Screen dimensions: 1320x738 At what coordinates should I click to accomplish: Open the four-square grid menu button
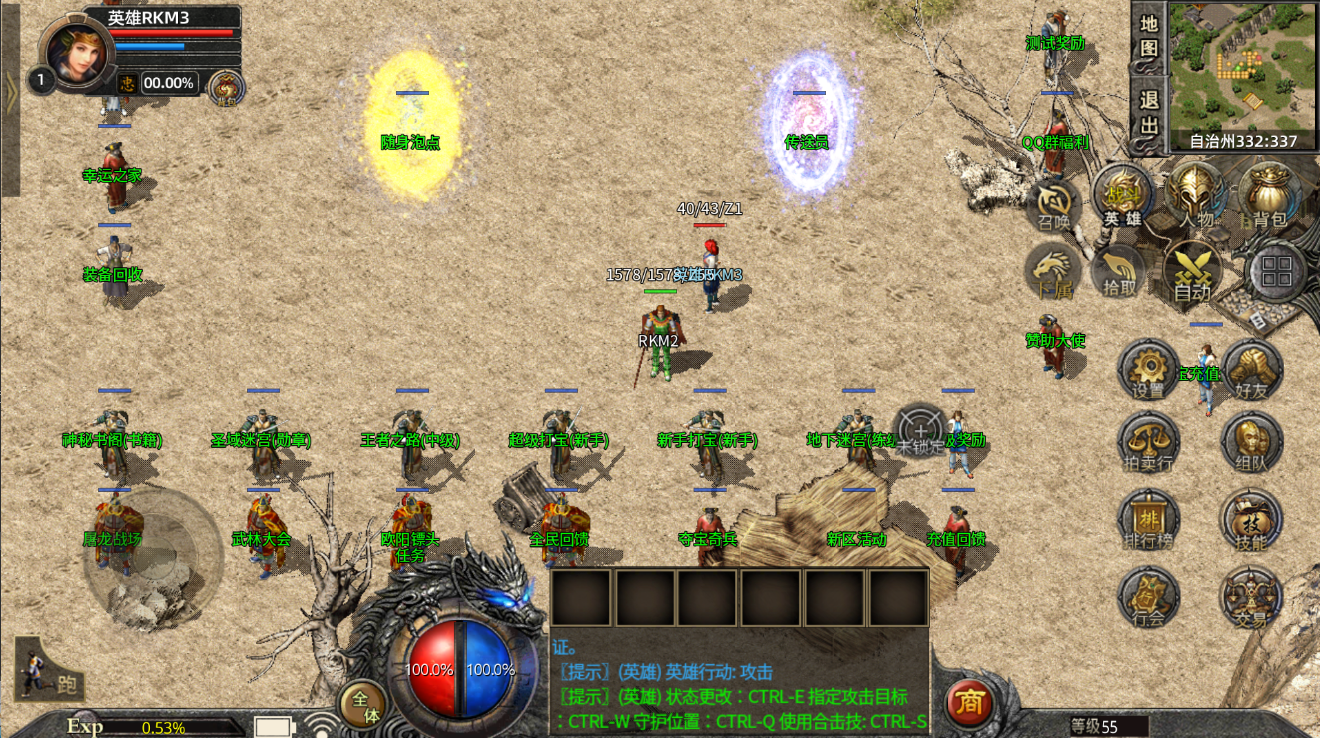coord(1278,271)
